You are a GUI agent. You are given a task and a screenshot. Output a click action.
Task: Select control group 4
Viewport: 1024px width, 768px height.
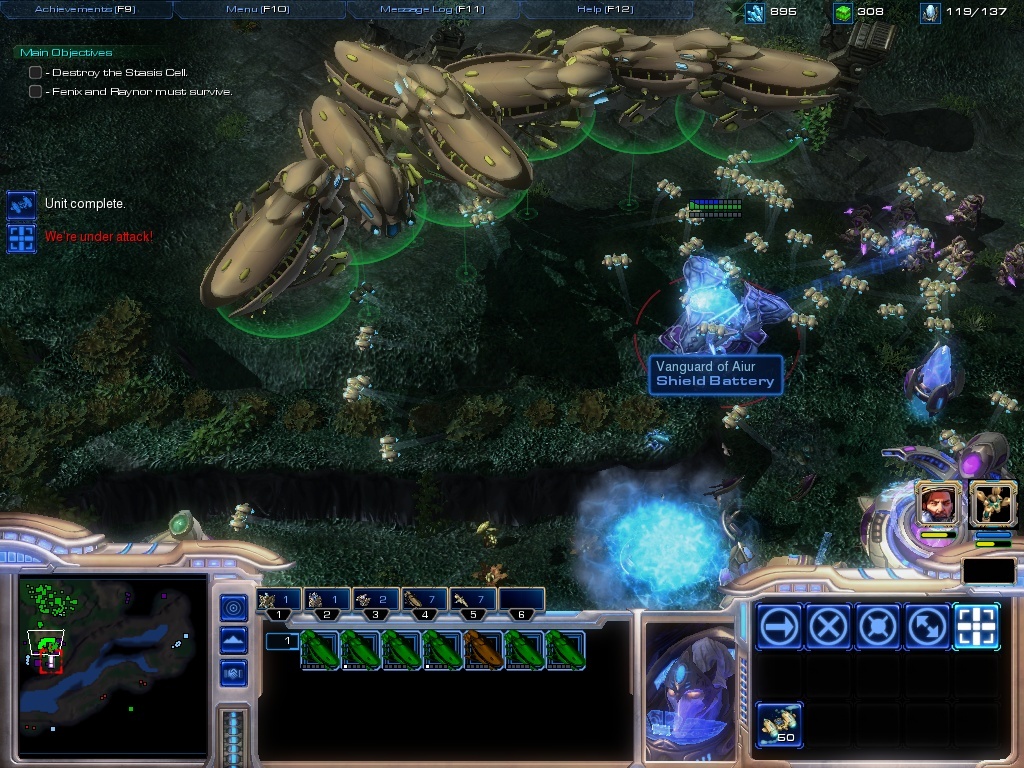coord(425,601)
